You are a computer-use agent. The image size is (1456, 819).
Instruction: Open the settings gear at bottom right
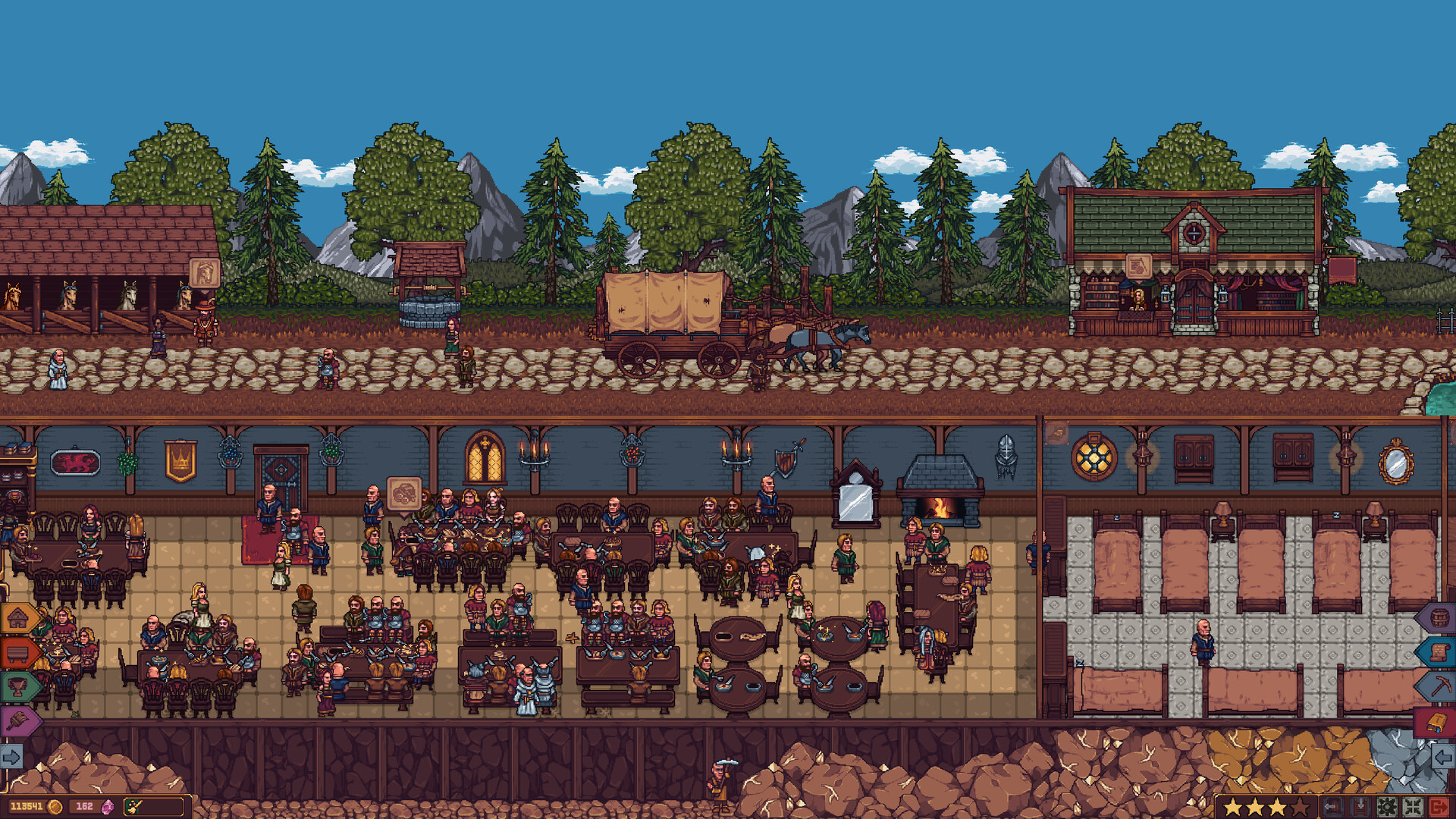(x=1387, y=807)
